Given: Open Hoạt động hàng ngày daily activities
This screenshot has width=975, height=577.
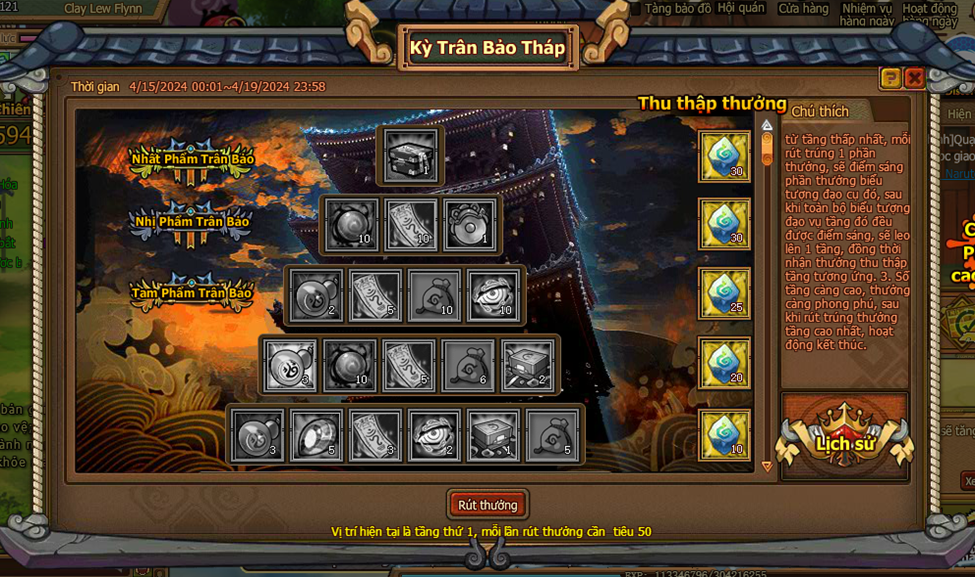Looking at the screenshot, I should click(x=929, y=14).
